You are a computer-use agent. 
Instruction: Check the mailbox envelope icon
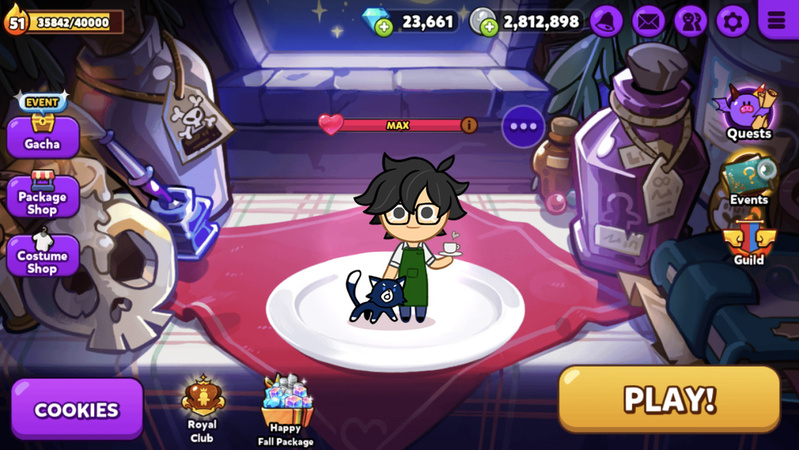648,20
